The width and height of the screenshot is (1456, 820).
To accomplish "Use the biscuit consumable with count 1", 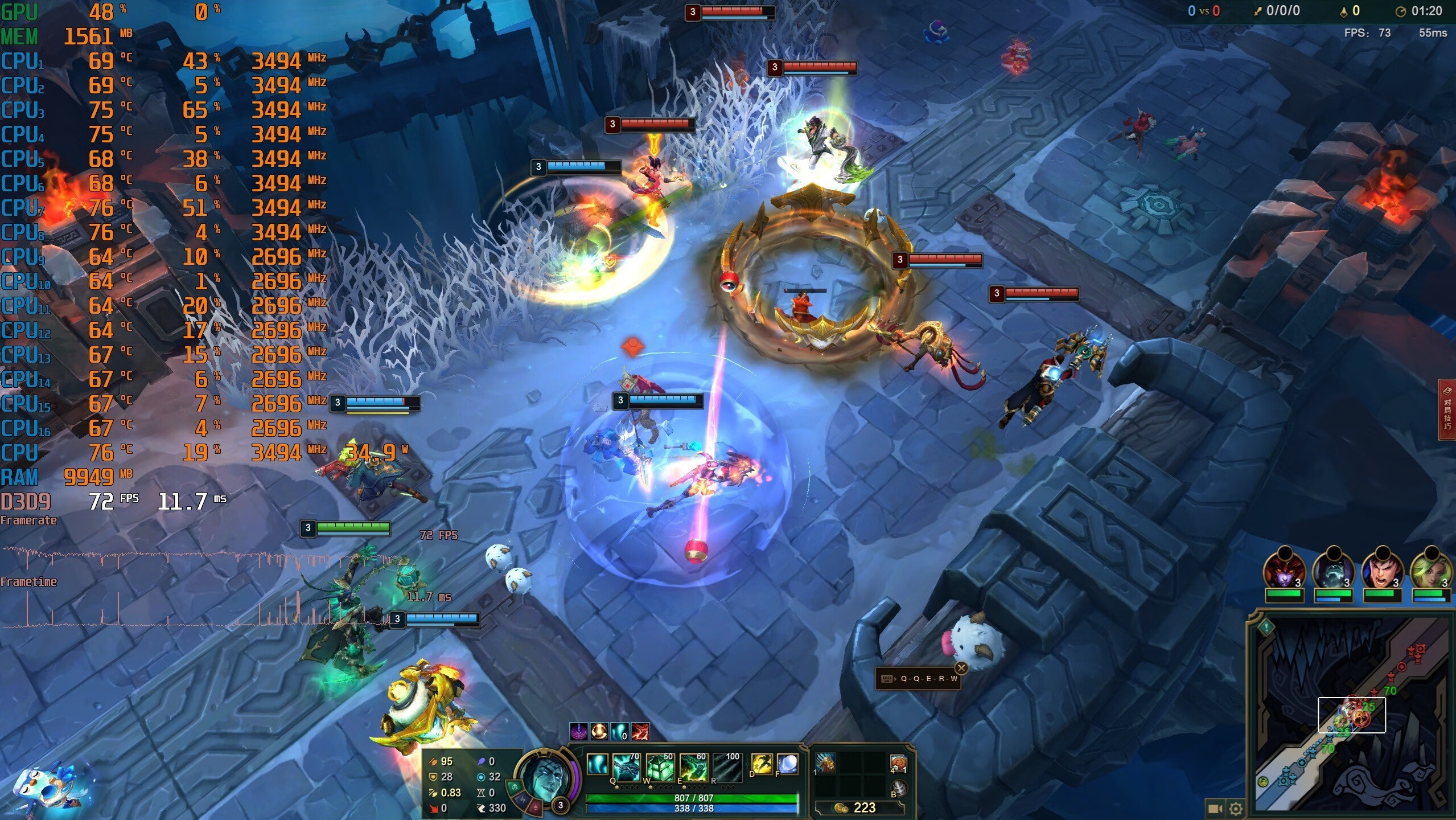I will [898, 764].
